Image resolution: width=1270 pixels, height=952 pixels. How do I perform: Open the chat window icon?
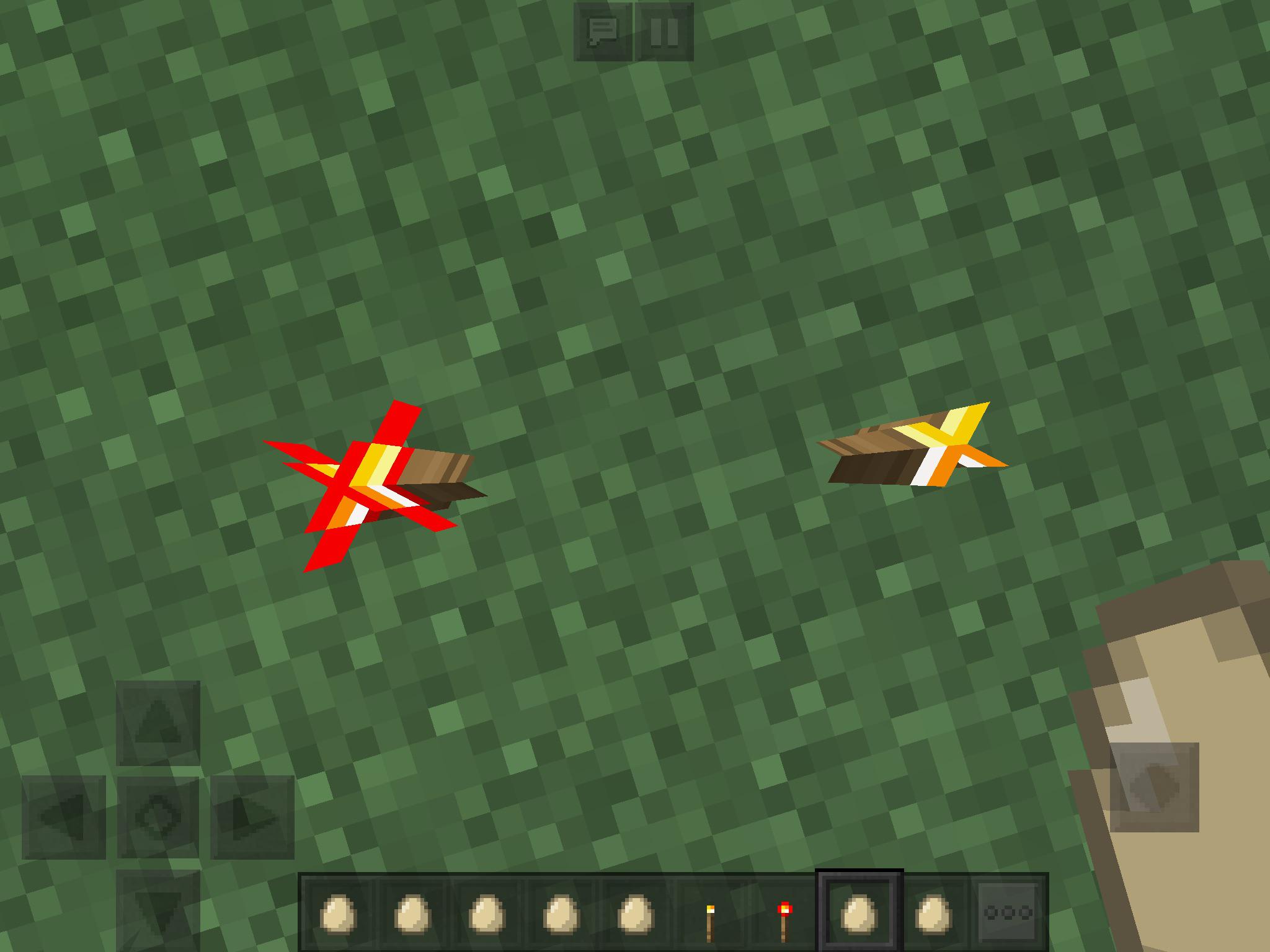(x=603, y=30)
